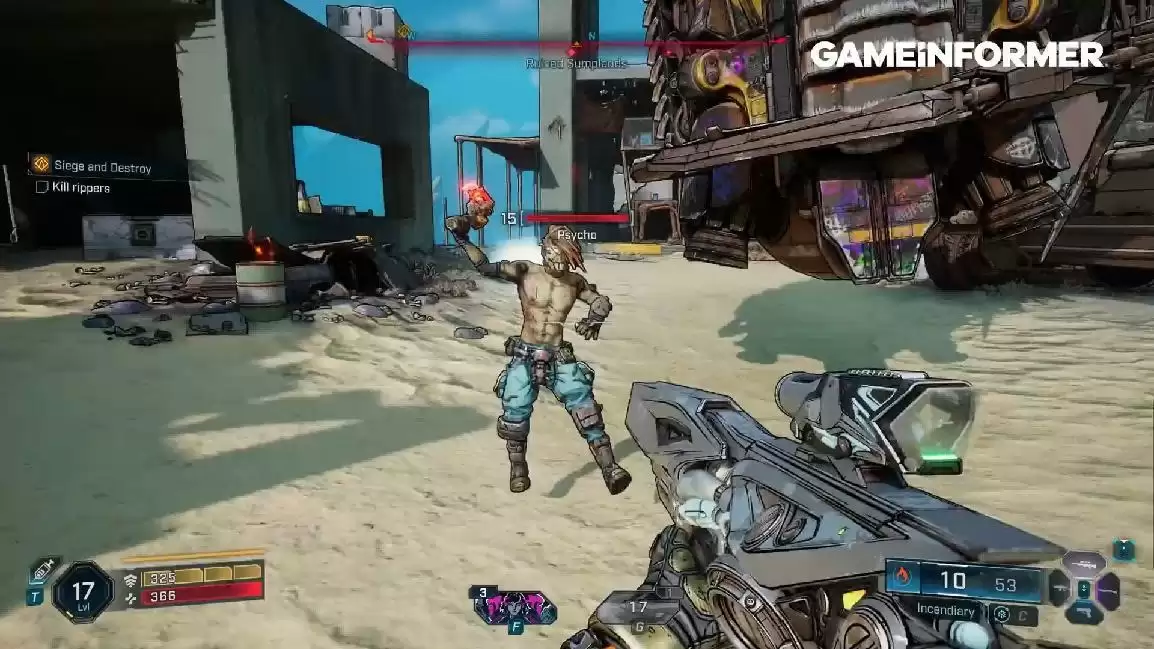
Task: Click the incendiary flame element icon
Action: [x=901, y=577]
